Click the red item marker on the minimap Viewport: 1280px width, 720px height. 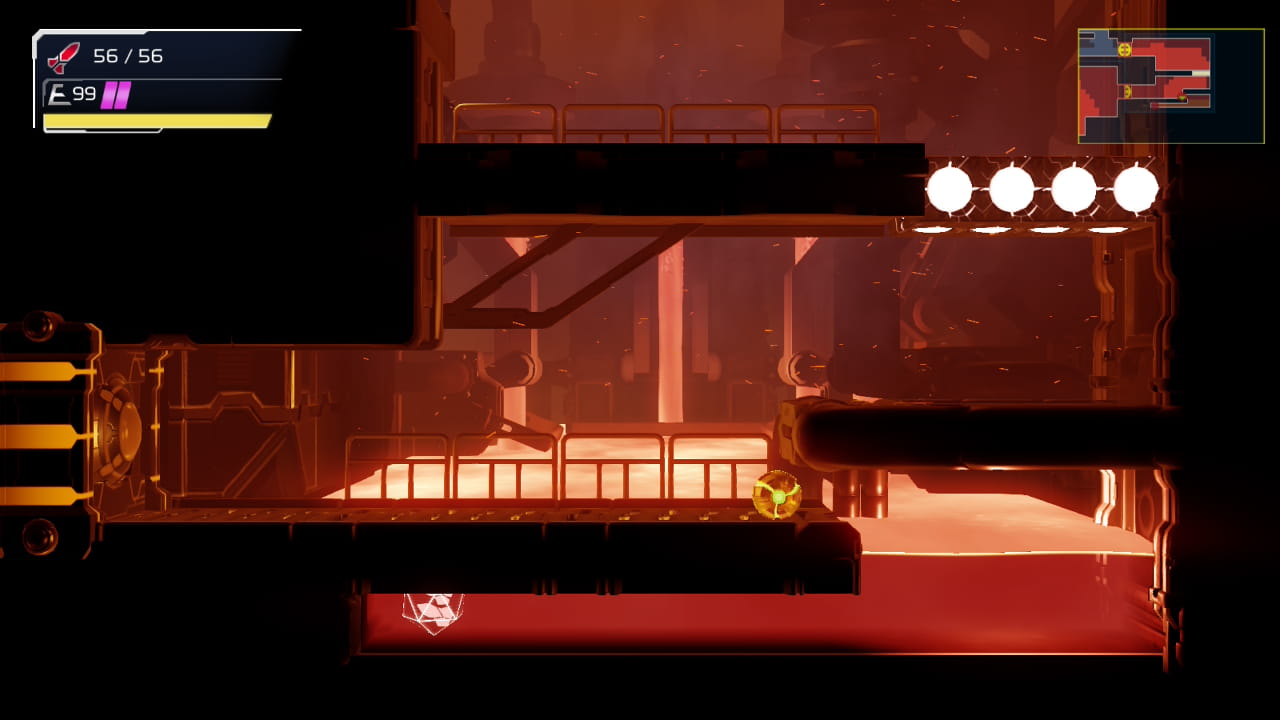tap(1153, 105)
